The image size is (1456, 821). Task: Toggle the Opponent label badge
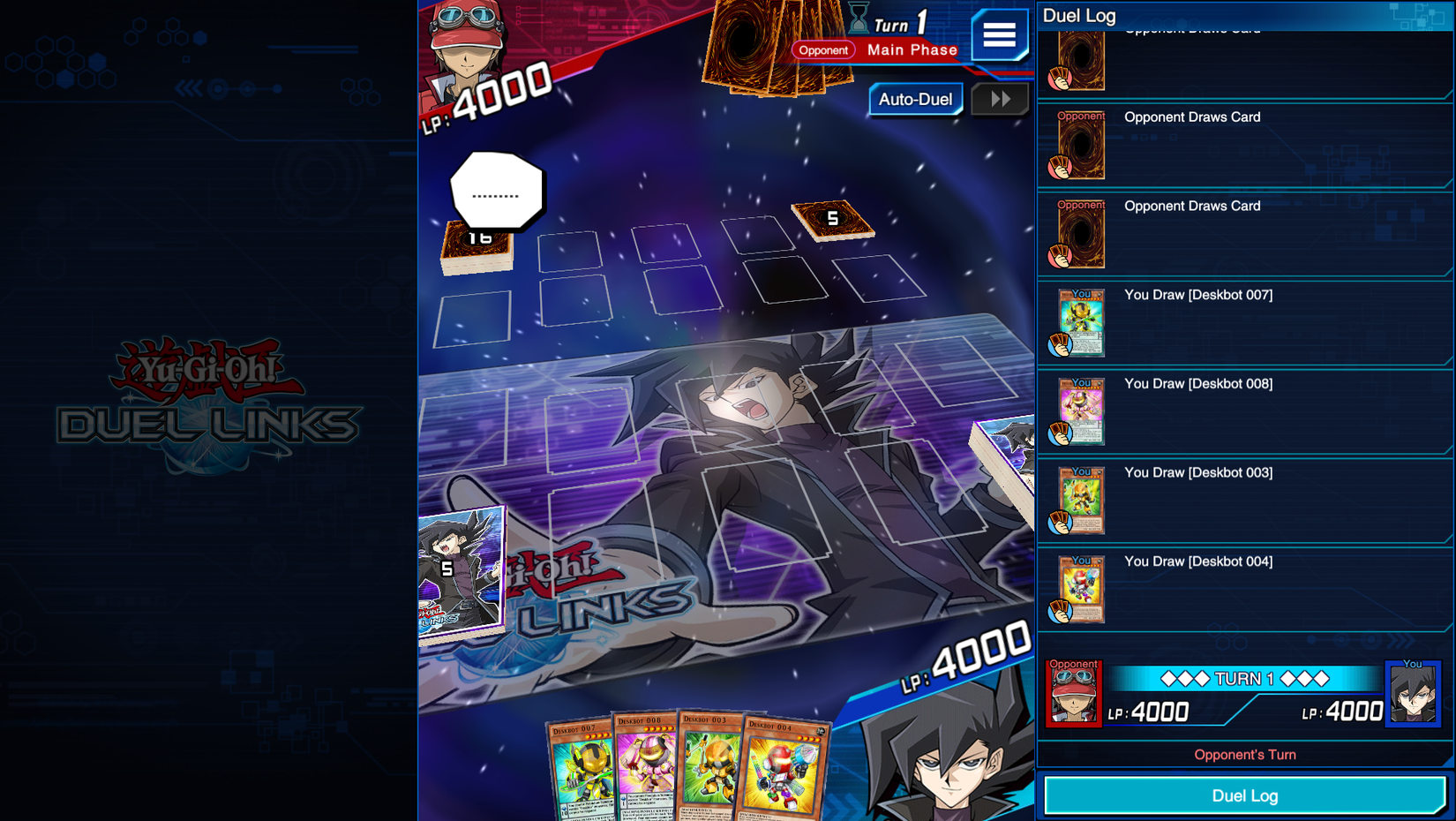pyautogui.click(x=823, y=50)
